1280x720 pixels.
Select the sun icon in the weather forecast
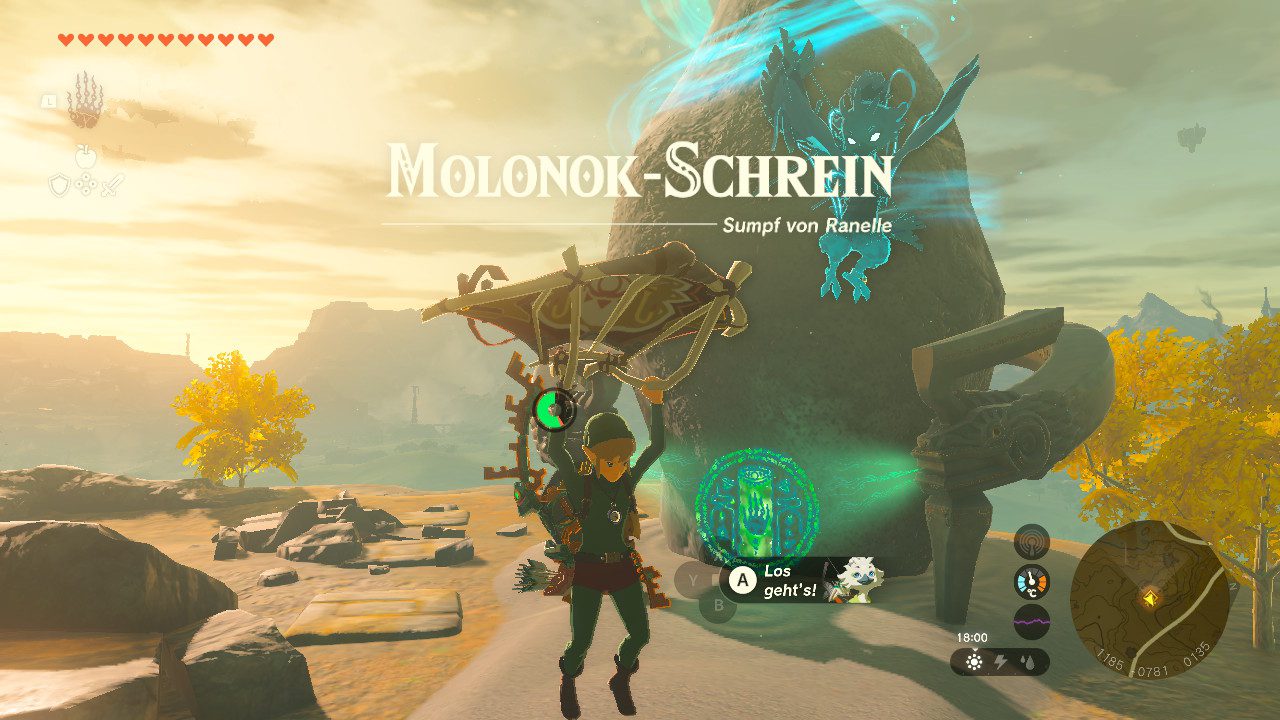(974, 660)
